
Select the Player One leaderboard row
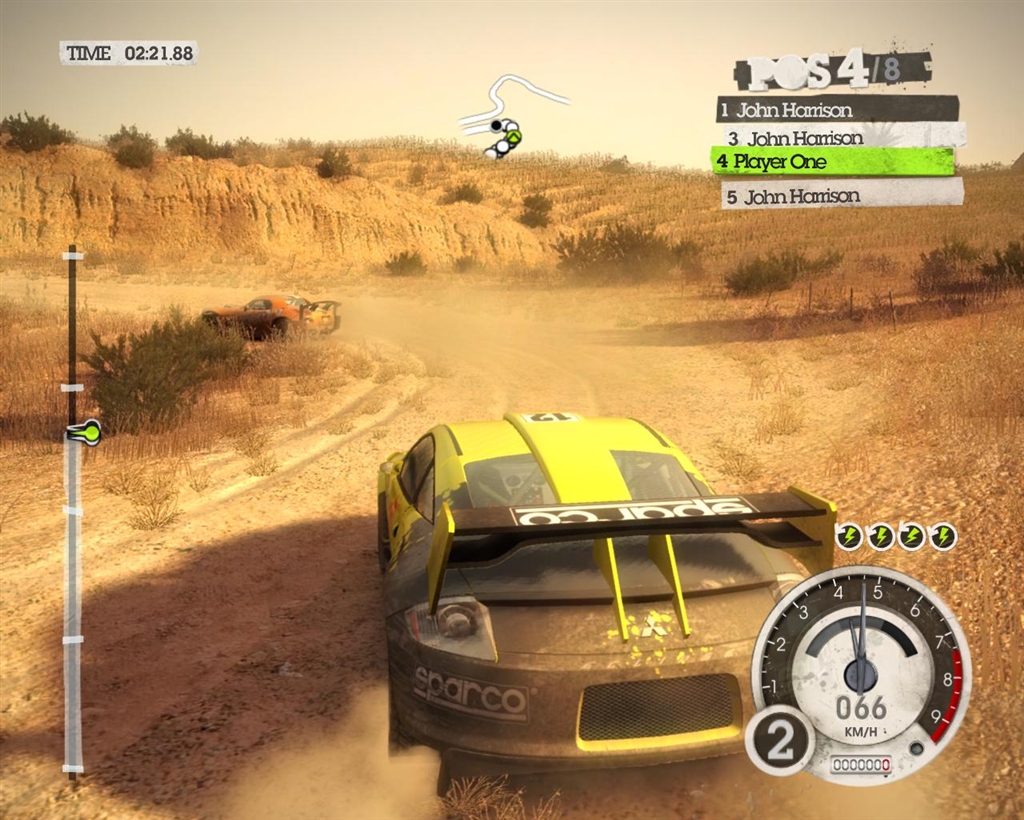[832, 161]
